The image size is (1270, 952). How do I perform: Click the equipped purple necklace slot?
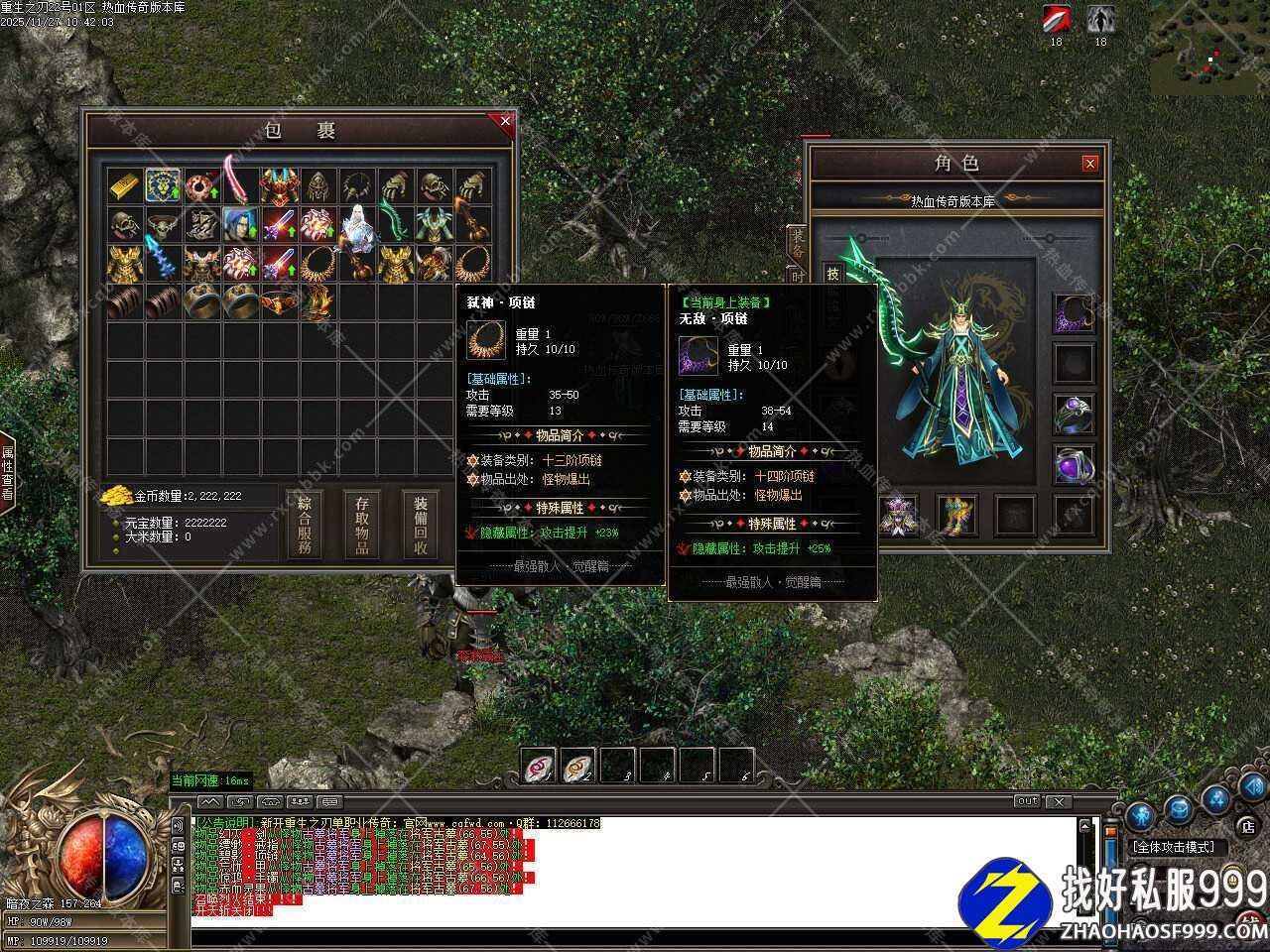(1074, 314)
